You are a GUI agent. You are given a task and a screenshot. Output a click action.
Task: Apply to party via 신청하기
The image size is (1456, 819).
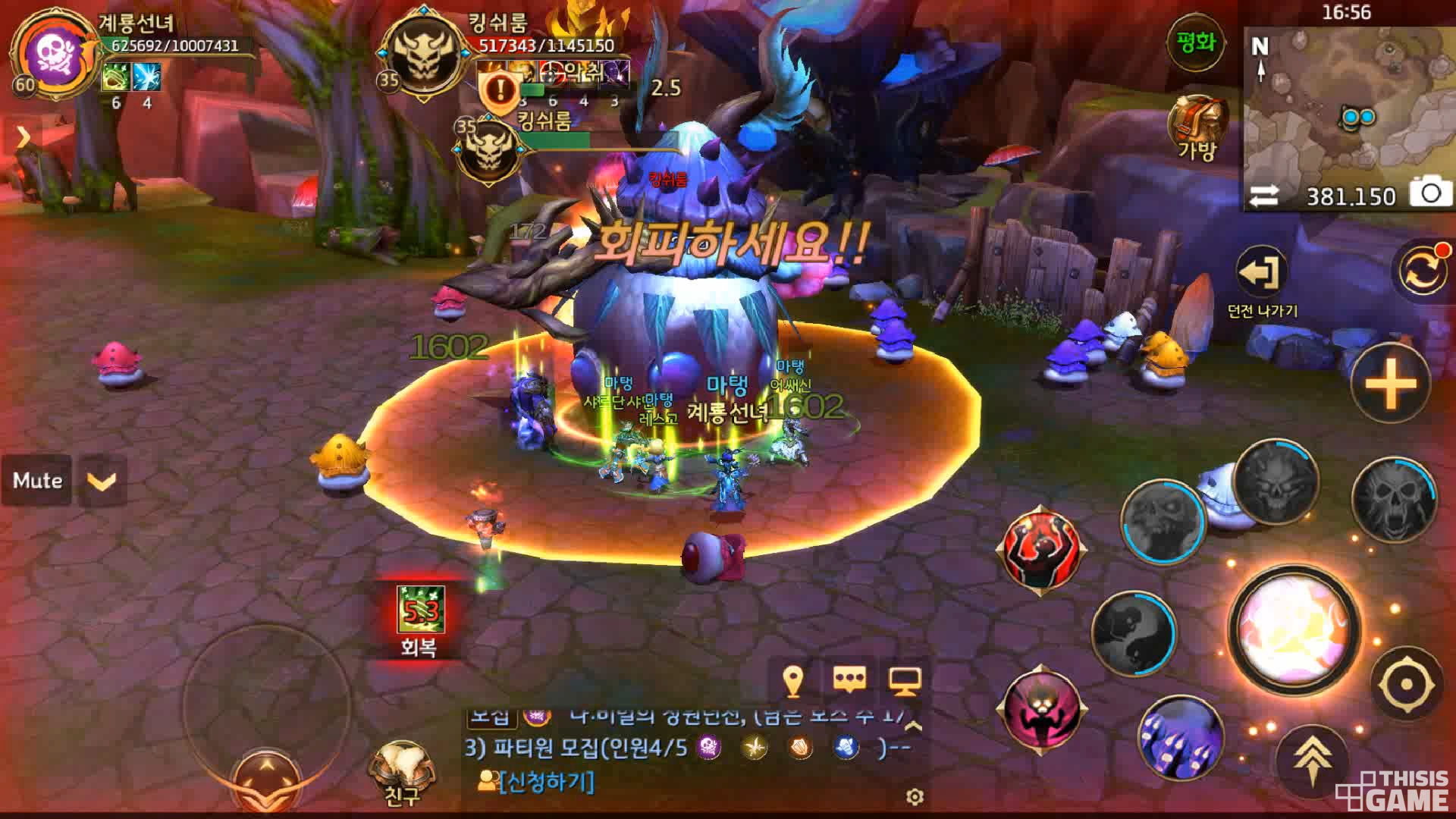point(545,781)
